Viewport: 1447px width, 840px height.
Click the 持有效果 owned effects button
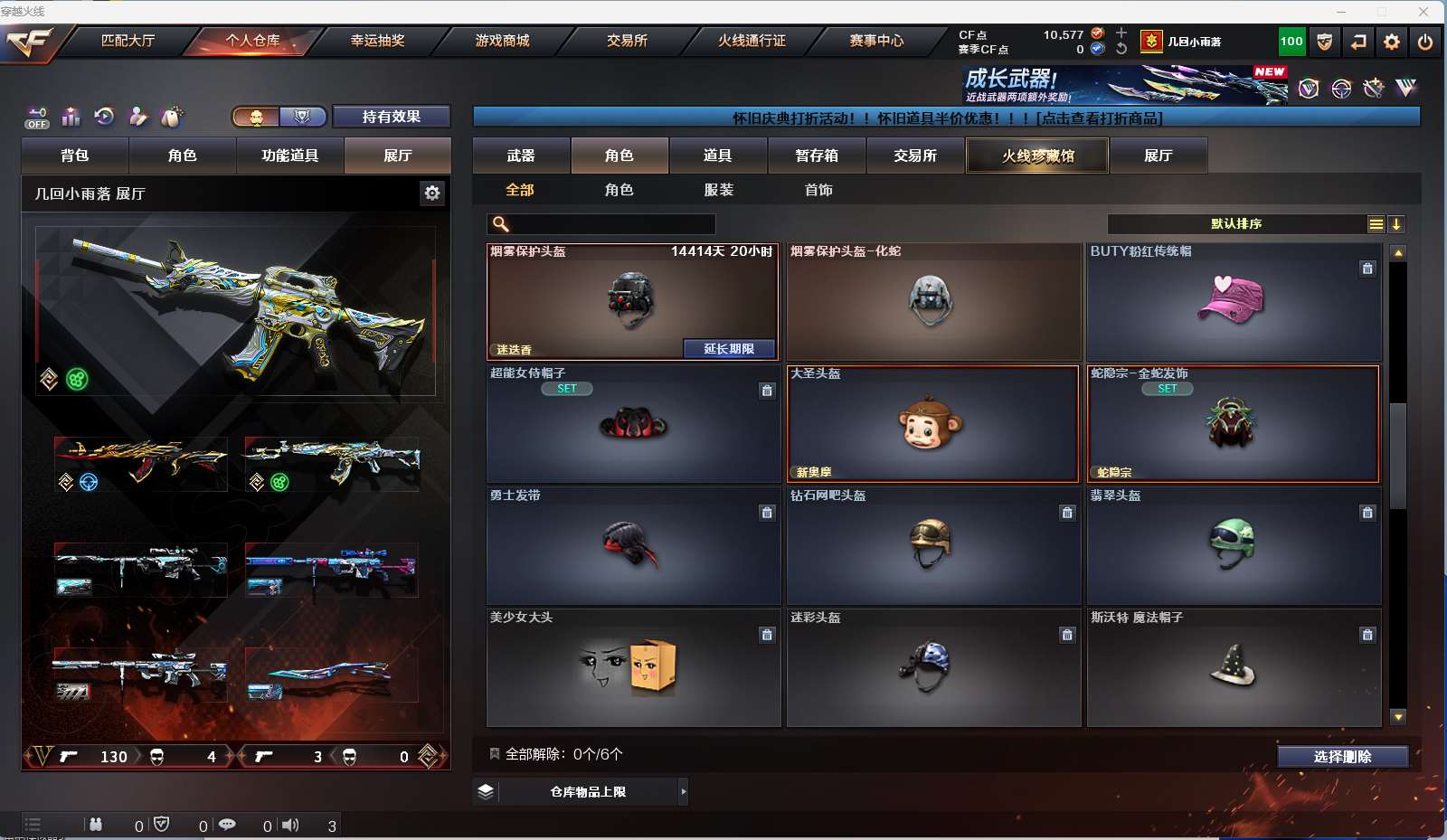(x=391, y=117)
